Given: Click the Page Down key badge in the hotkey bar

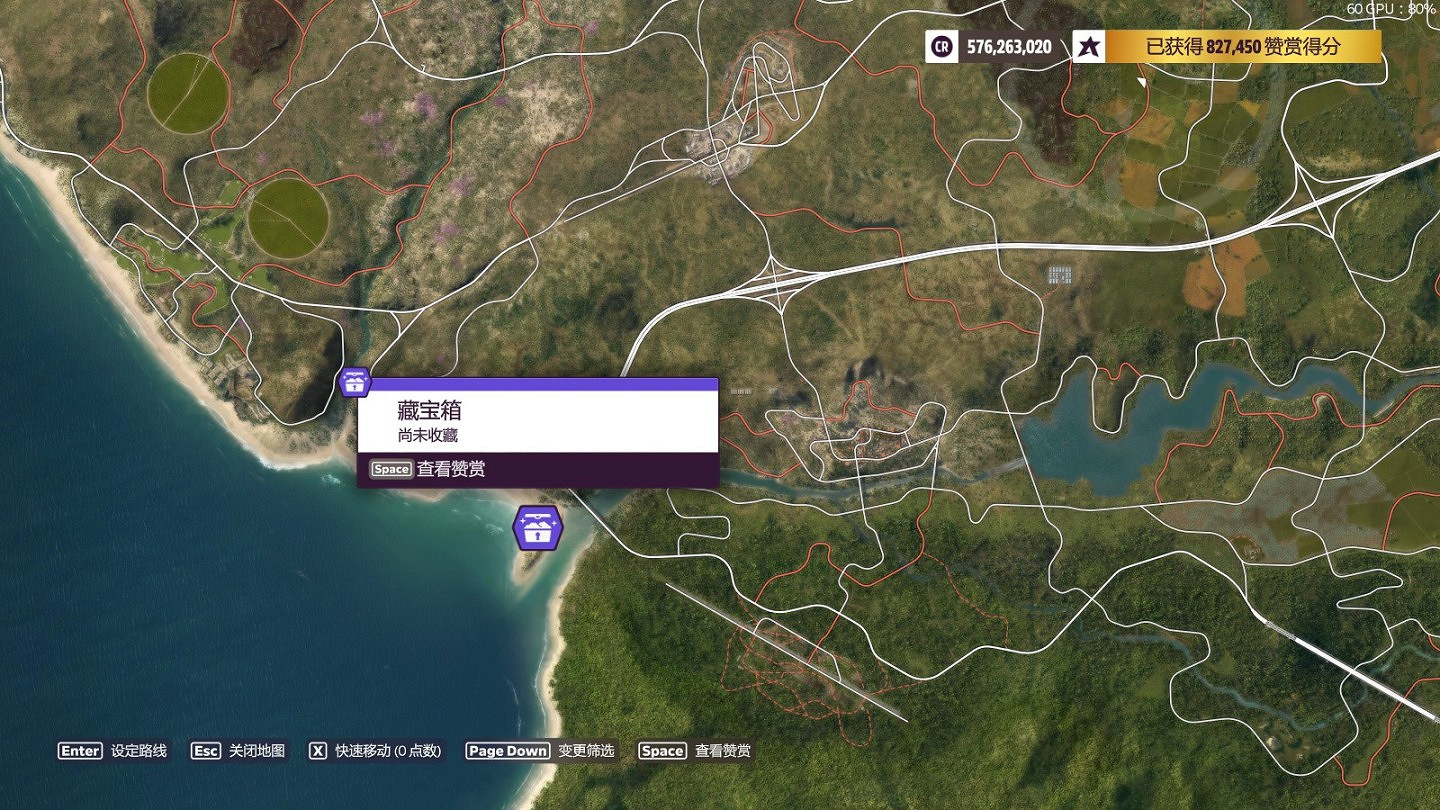Looking at the screenshot, I should pos(506,750).
